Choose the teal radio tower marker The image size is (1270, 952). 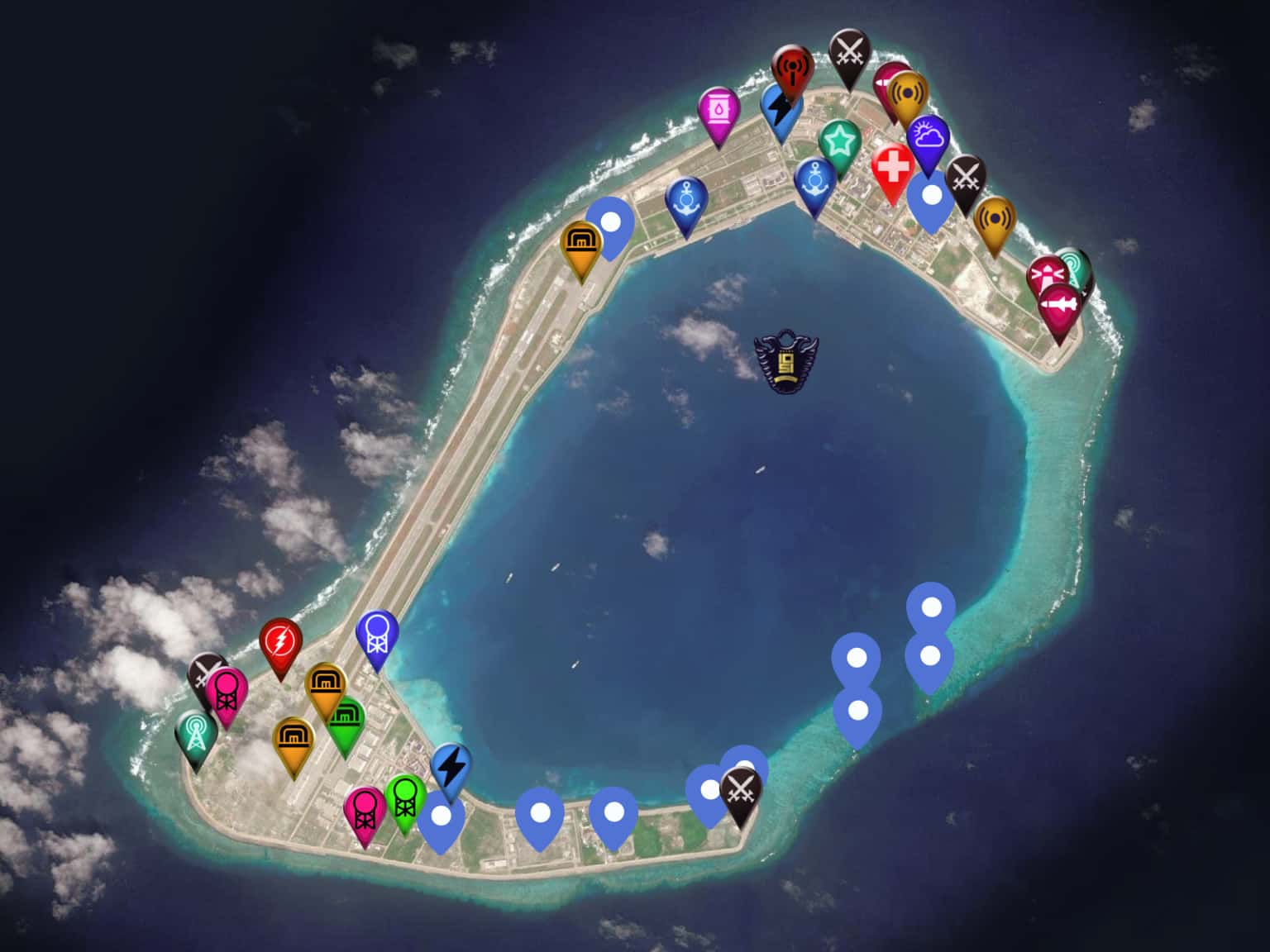tap(196, 734)
